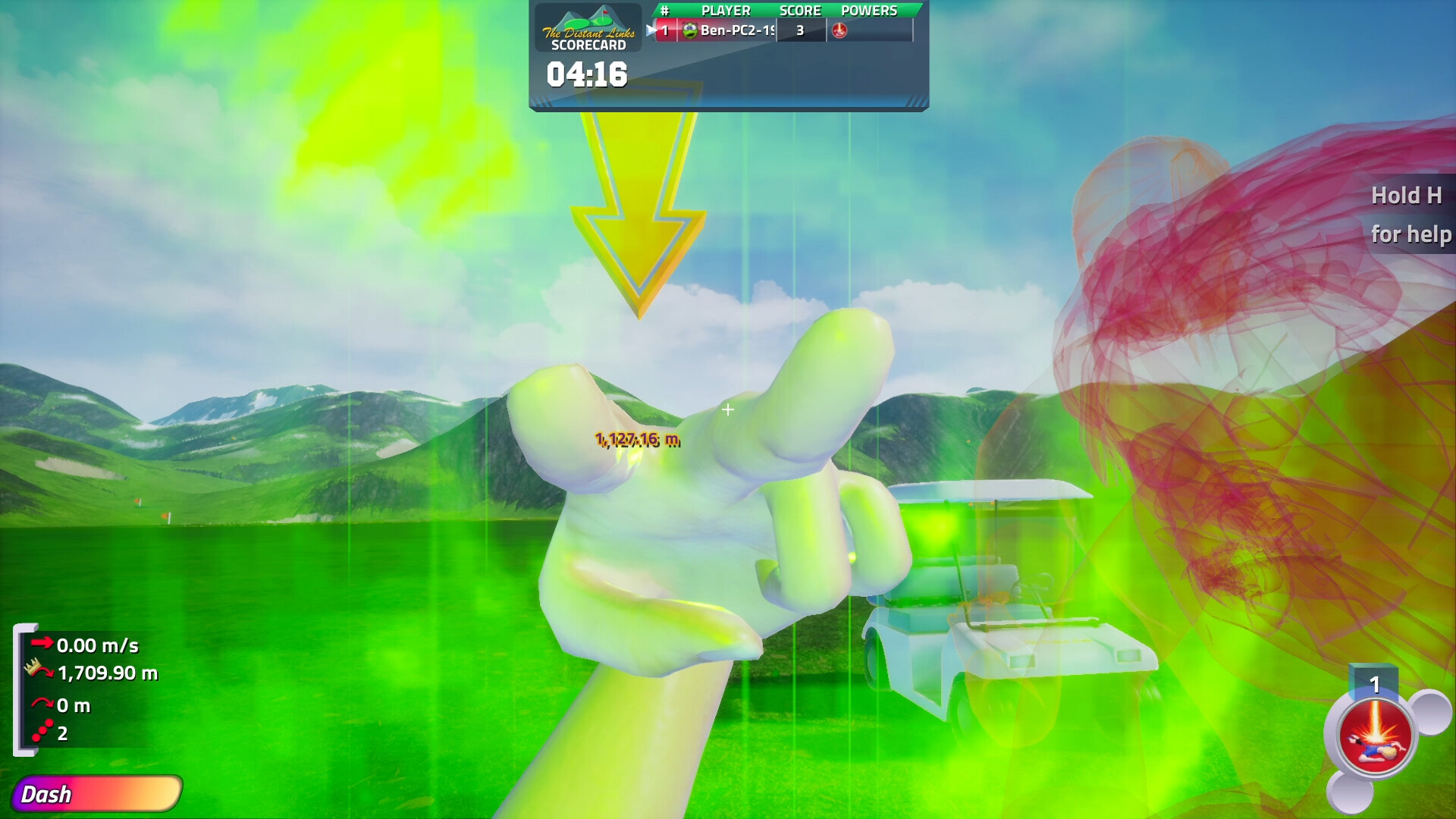Toggle the equipped power slot labeled 1
The width and height of the screenshot is (1456, 819).
point(1375,685)
